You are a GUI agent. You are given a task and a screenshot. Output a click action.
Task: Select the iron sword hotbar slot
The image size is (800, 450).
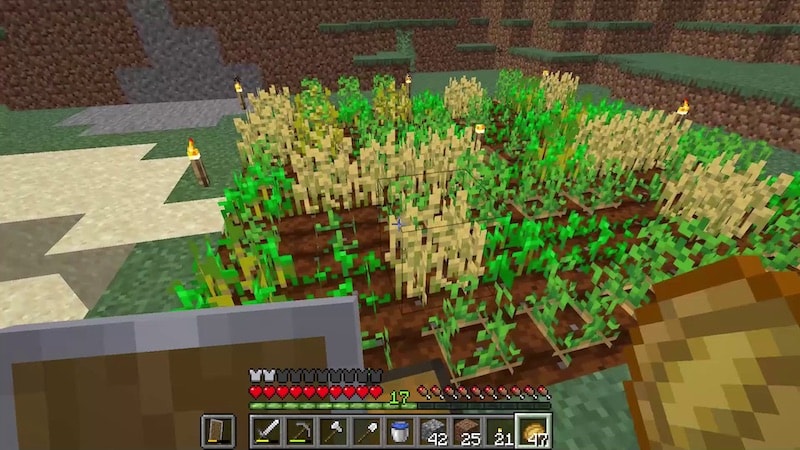coord(267,432)
